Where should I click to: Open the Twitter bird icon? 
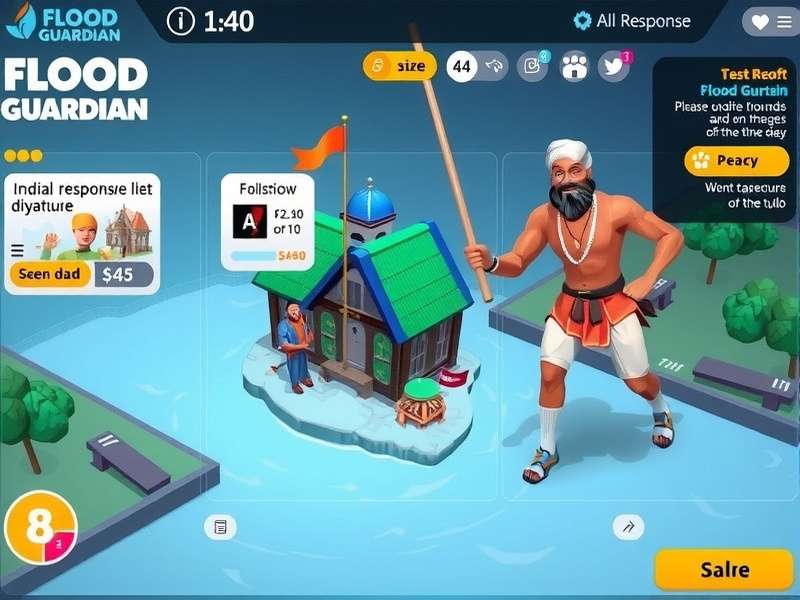[614, 66]
